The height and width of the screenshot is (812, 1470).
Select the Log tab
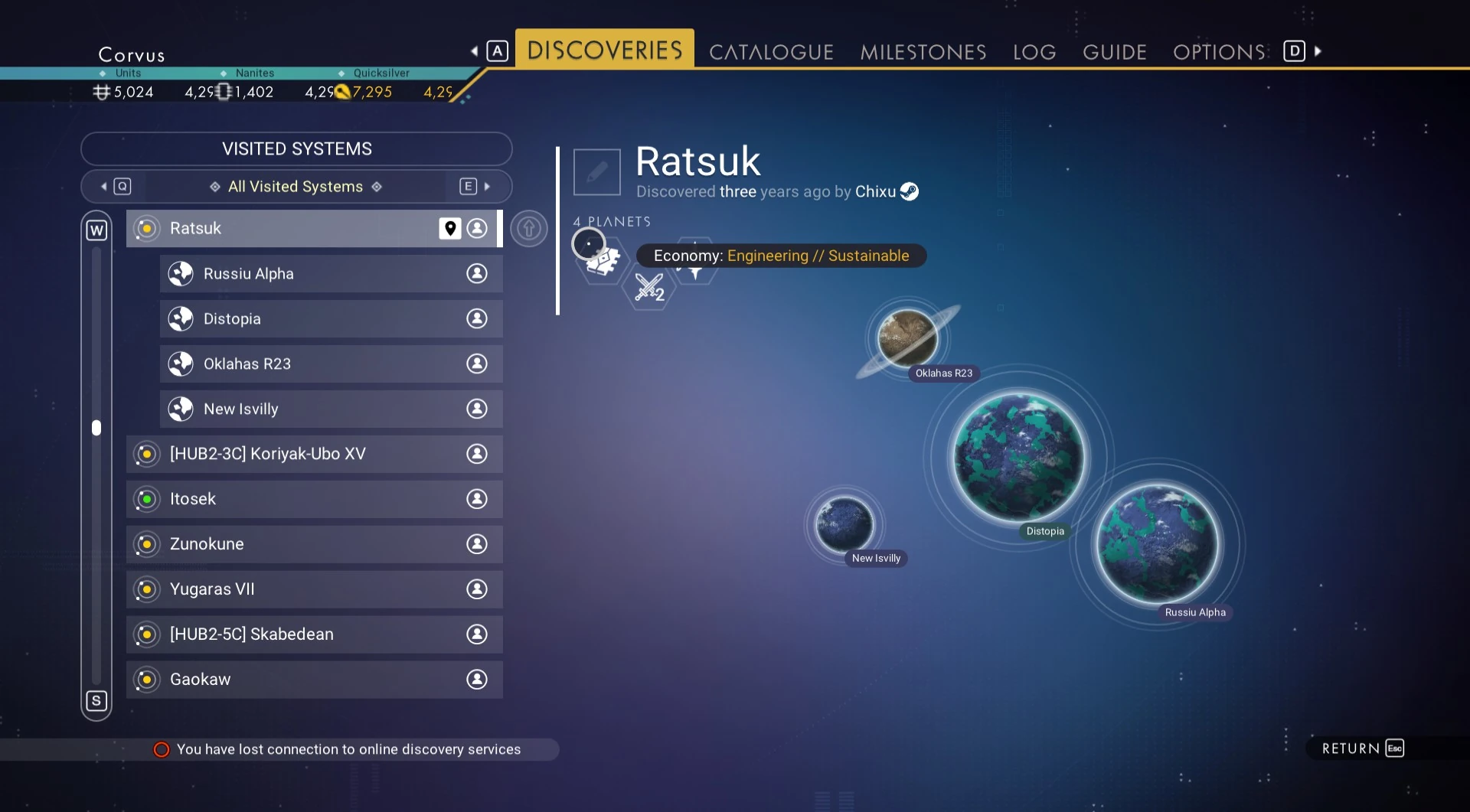(x=1034, y=52)
